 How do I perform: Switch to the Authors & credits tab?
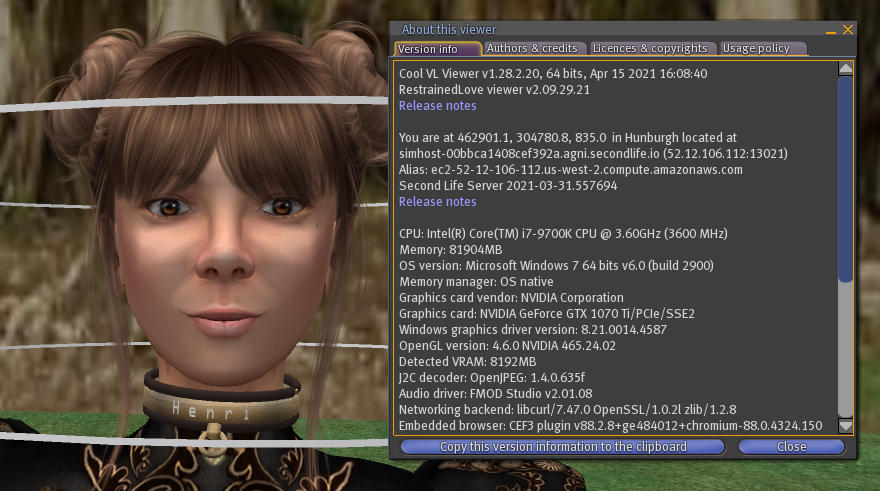click(x=532, y=48)
